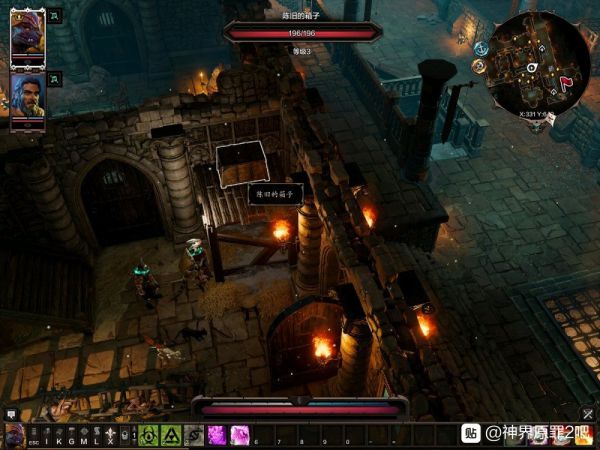Open the chat log speech bubble icon
This screenshot has height=450, width=600.
coord(11,413)
